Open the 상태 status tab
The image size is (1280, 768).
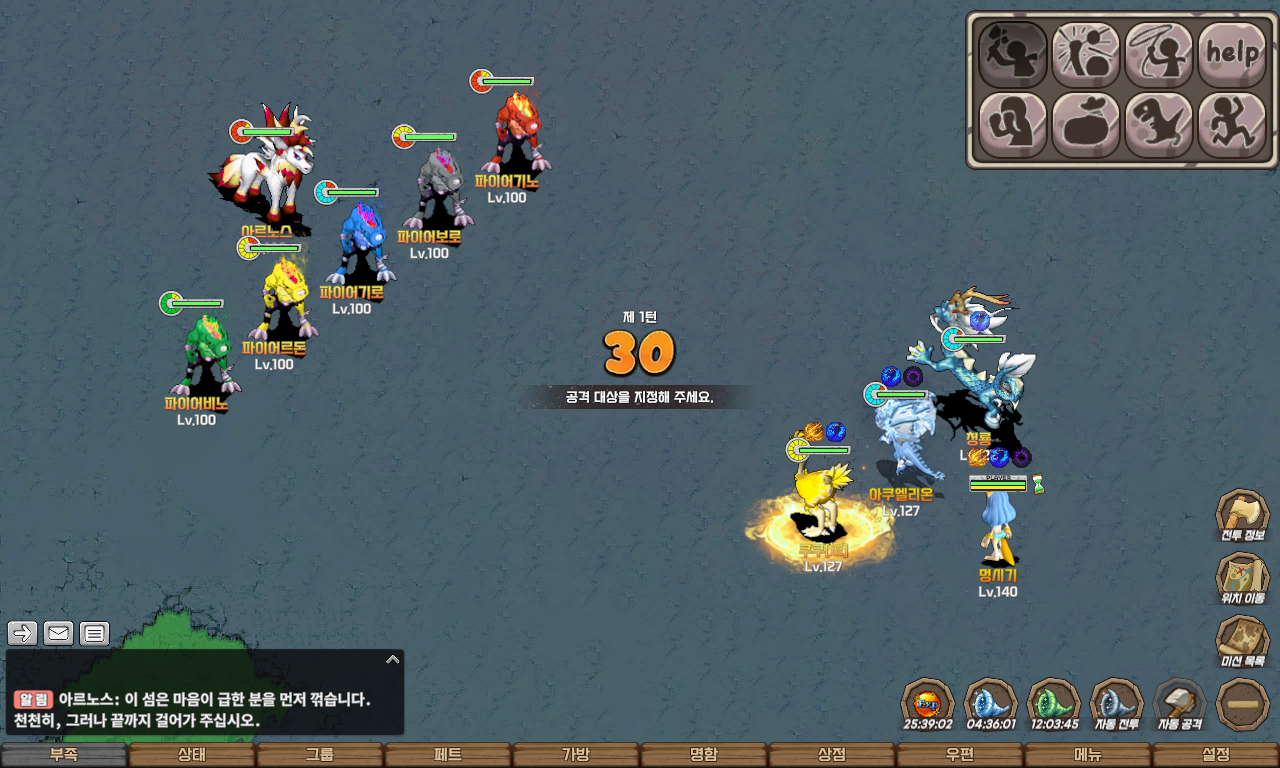tap(192, 755)
